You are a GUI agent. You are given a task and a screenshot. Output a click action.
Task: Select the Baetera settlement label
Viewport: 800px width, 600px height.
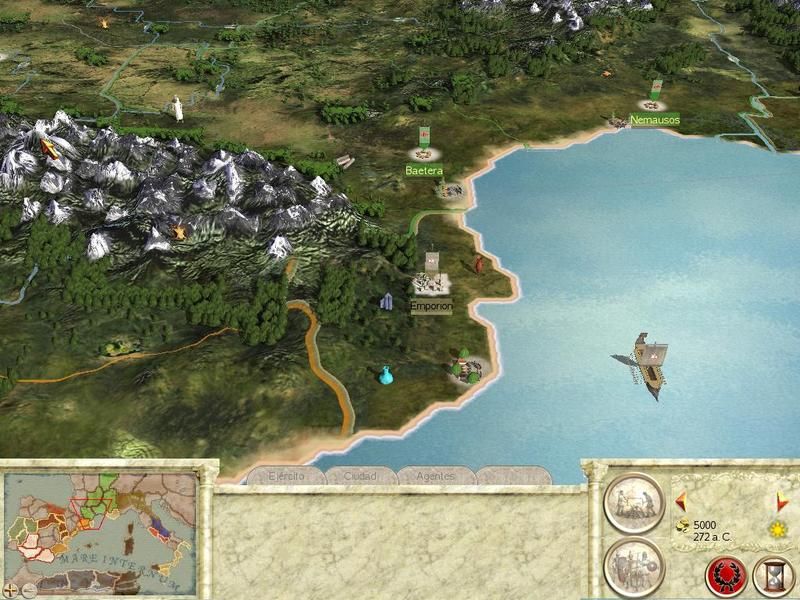pyautogui.click(x=424, y=171)
